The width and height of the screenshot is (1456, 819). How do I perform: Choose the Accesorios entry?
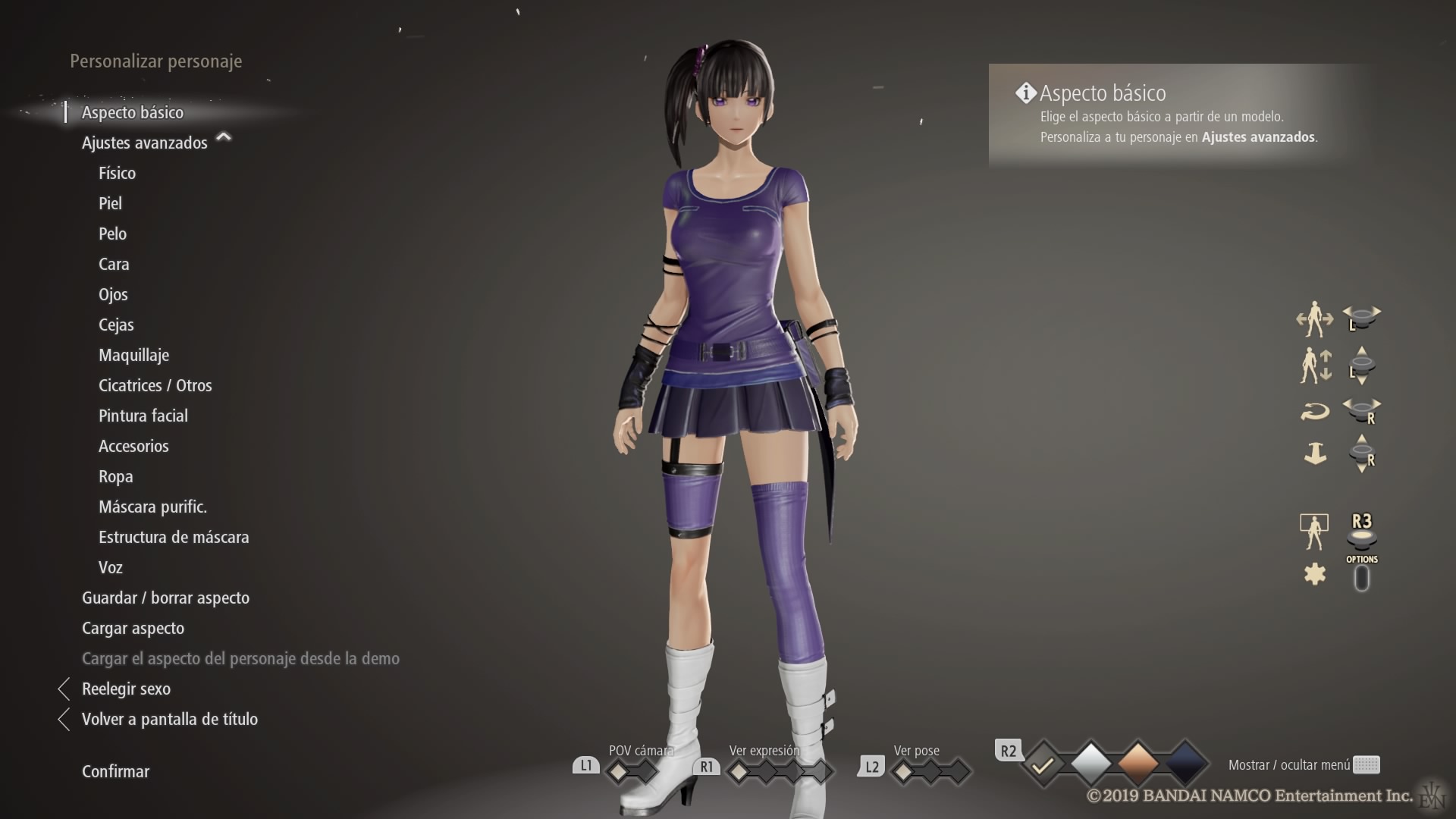[x=133, y=446]
